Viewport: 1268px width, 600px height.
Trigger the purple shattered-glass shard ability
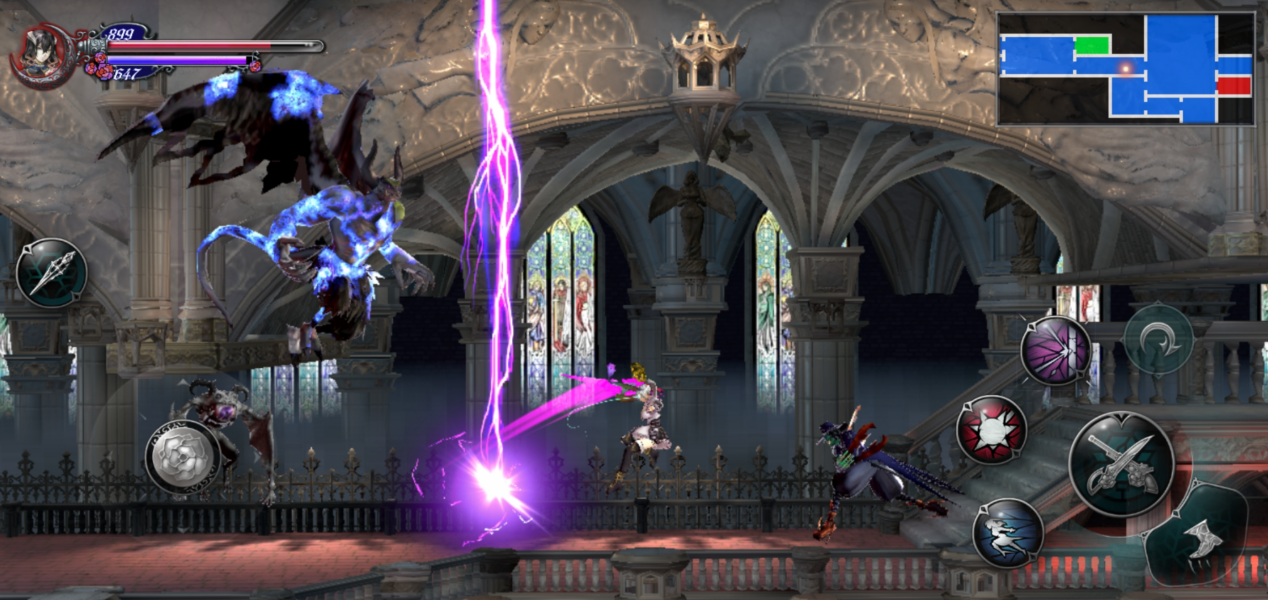click(x=1055, y=350)
